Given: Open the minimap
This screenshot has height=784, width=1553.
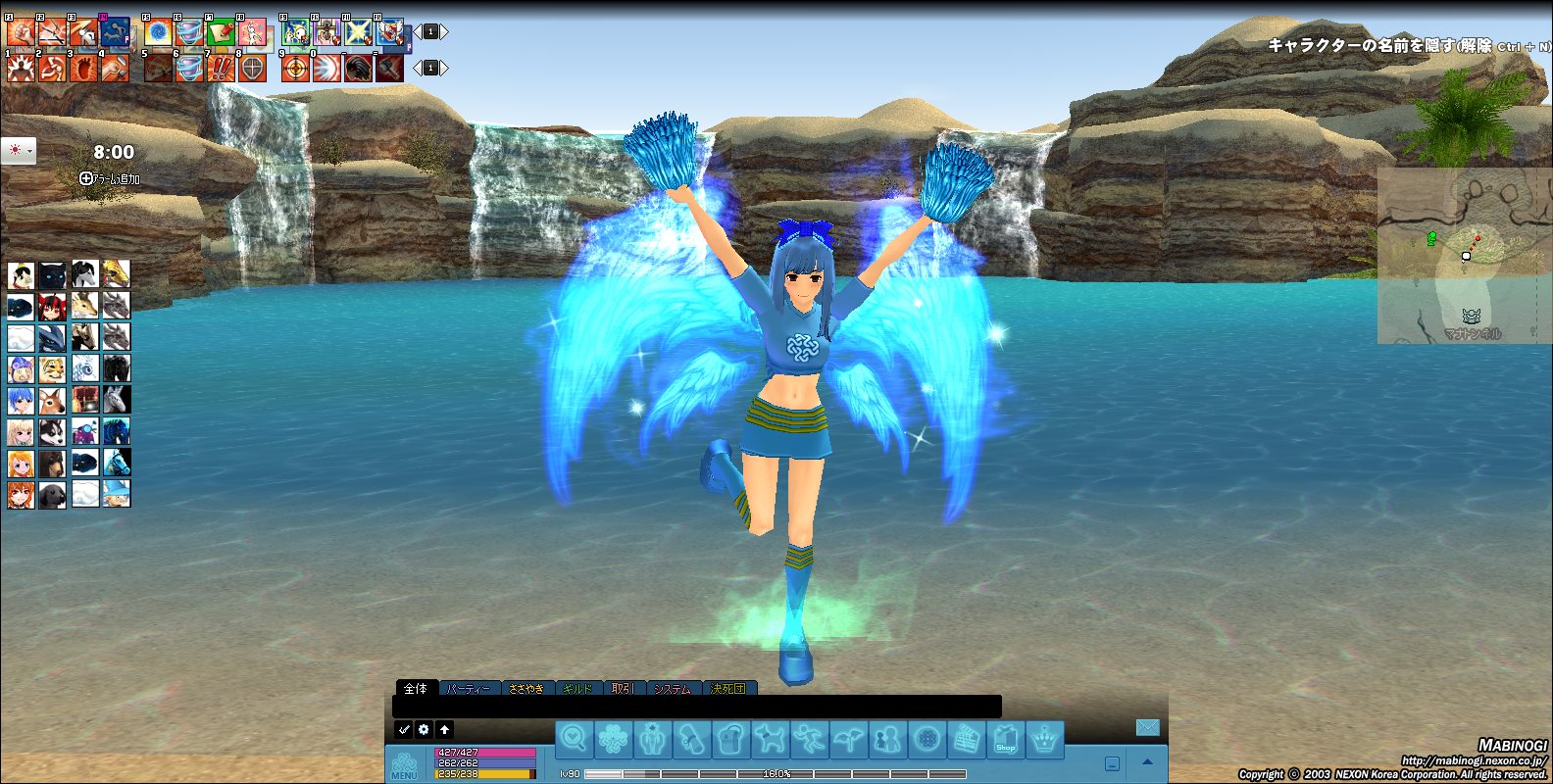Looking at the screenshot, I should point(1464,256).
